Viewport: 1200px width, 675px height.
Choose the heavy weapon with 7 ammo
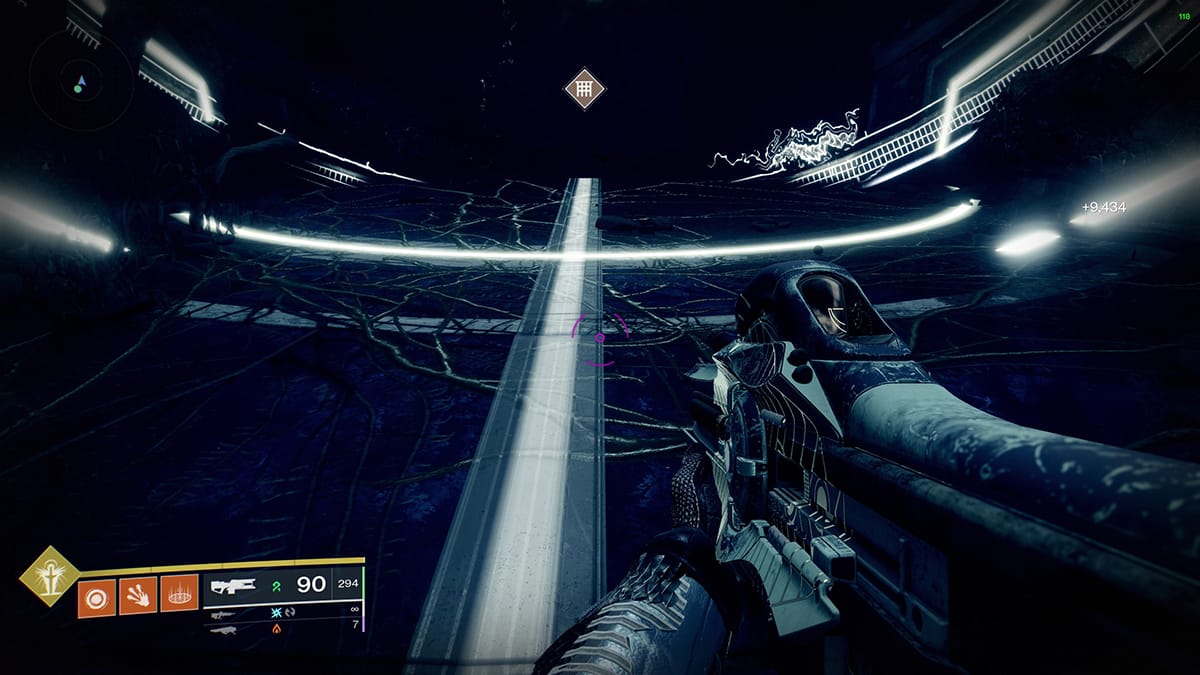coord(223,630)
